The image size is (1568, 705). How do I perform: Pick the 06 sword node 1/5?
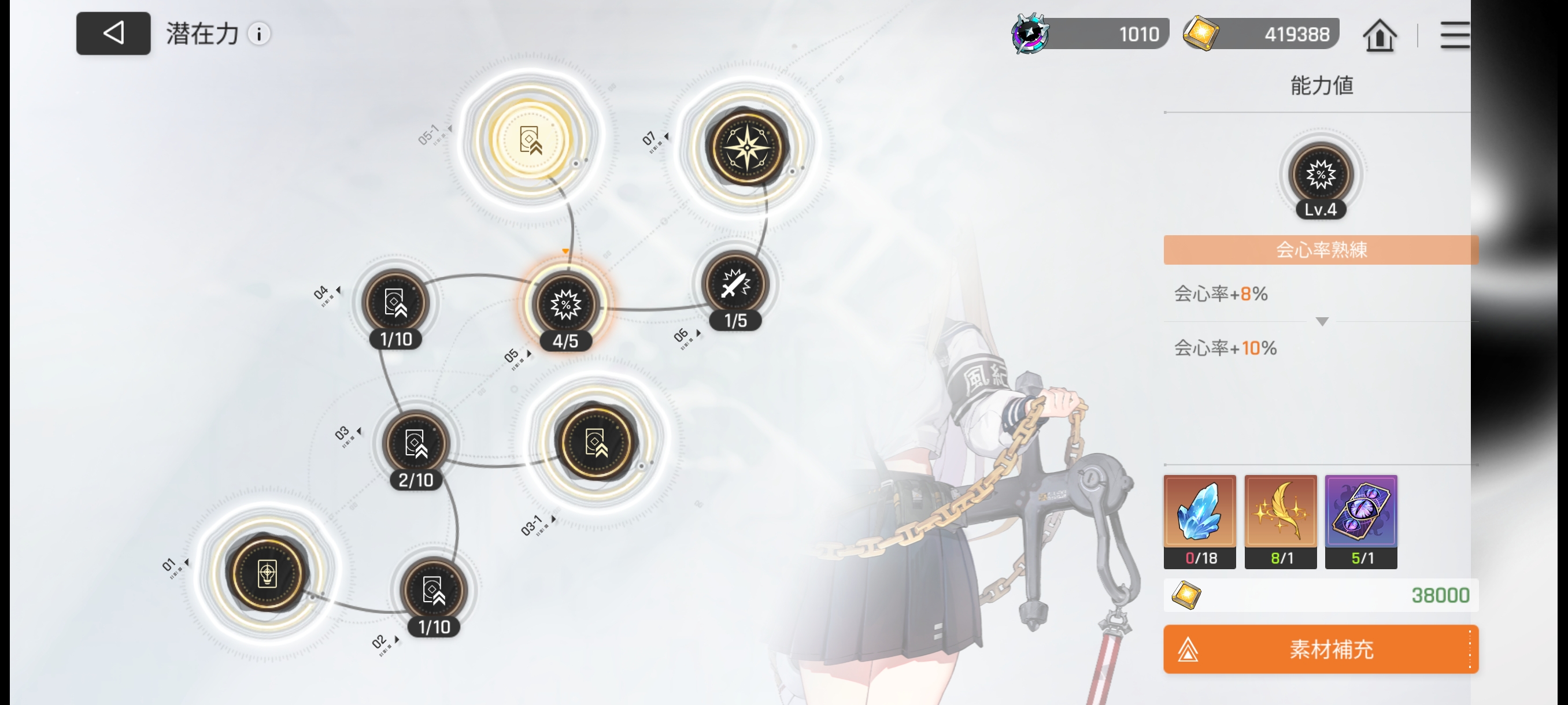click(x=735, y=285)
